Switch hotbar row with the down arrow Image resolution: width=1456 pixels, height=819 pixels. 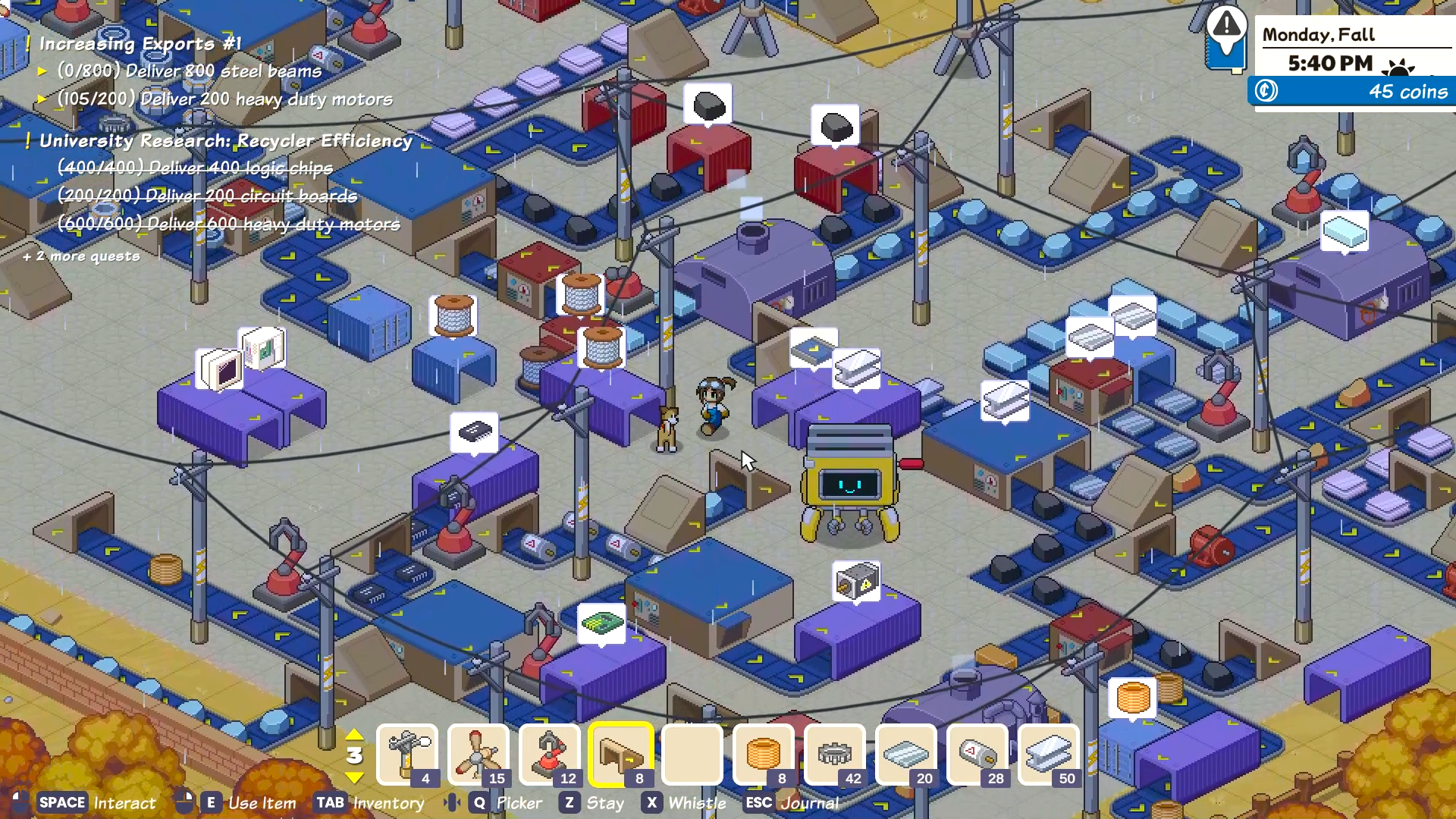tap(354, 777)
